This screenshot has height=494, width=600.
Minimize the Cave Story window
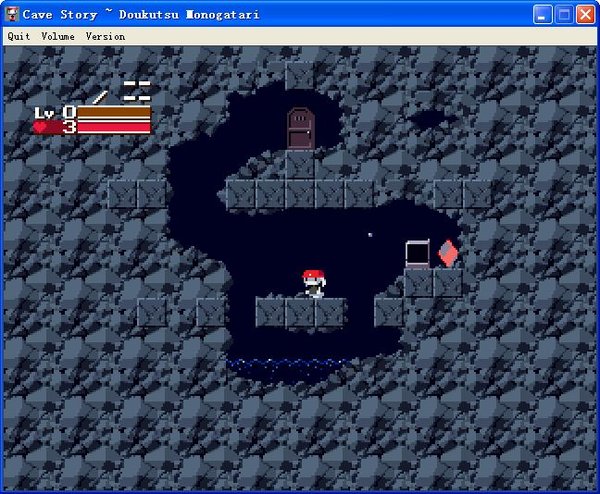(542, 14)
